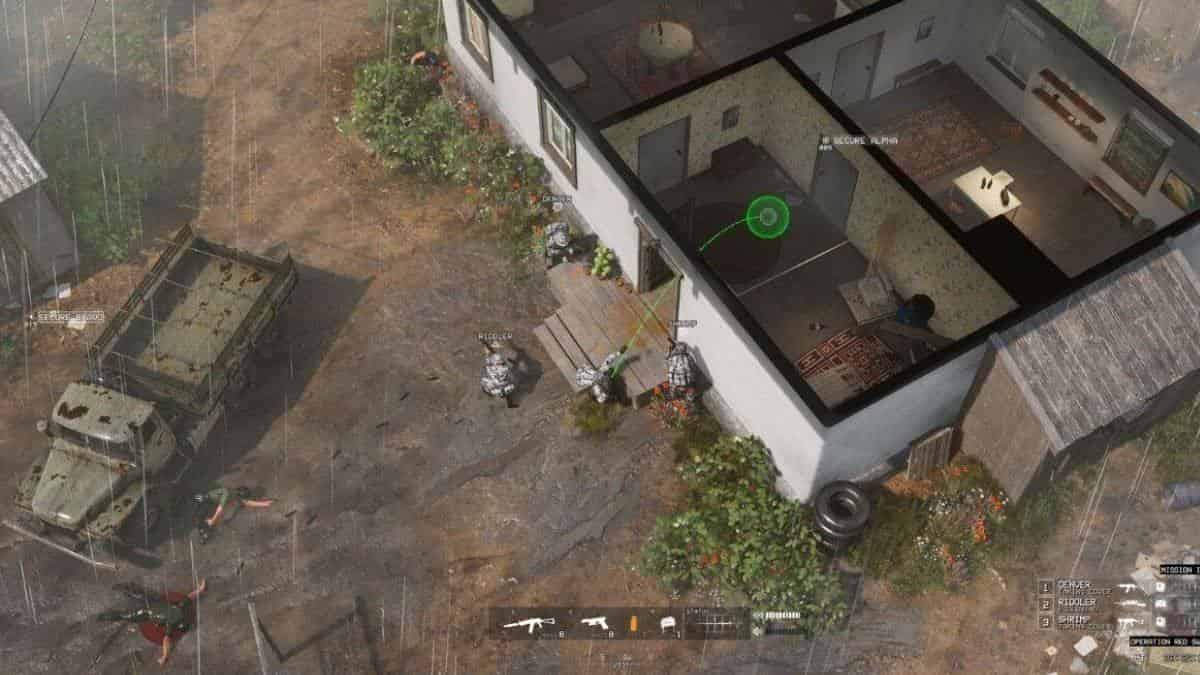Select the assault rifle weapon slot
Viewport: 1200px width, 675px height.
point(529,623)
